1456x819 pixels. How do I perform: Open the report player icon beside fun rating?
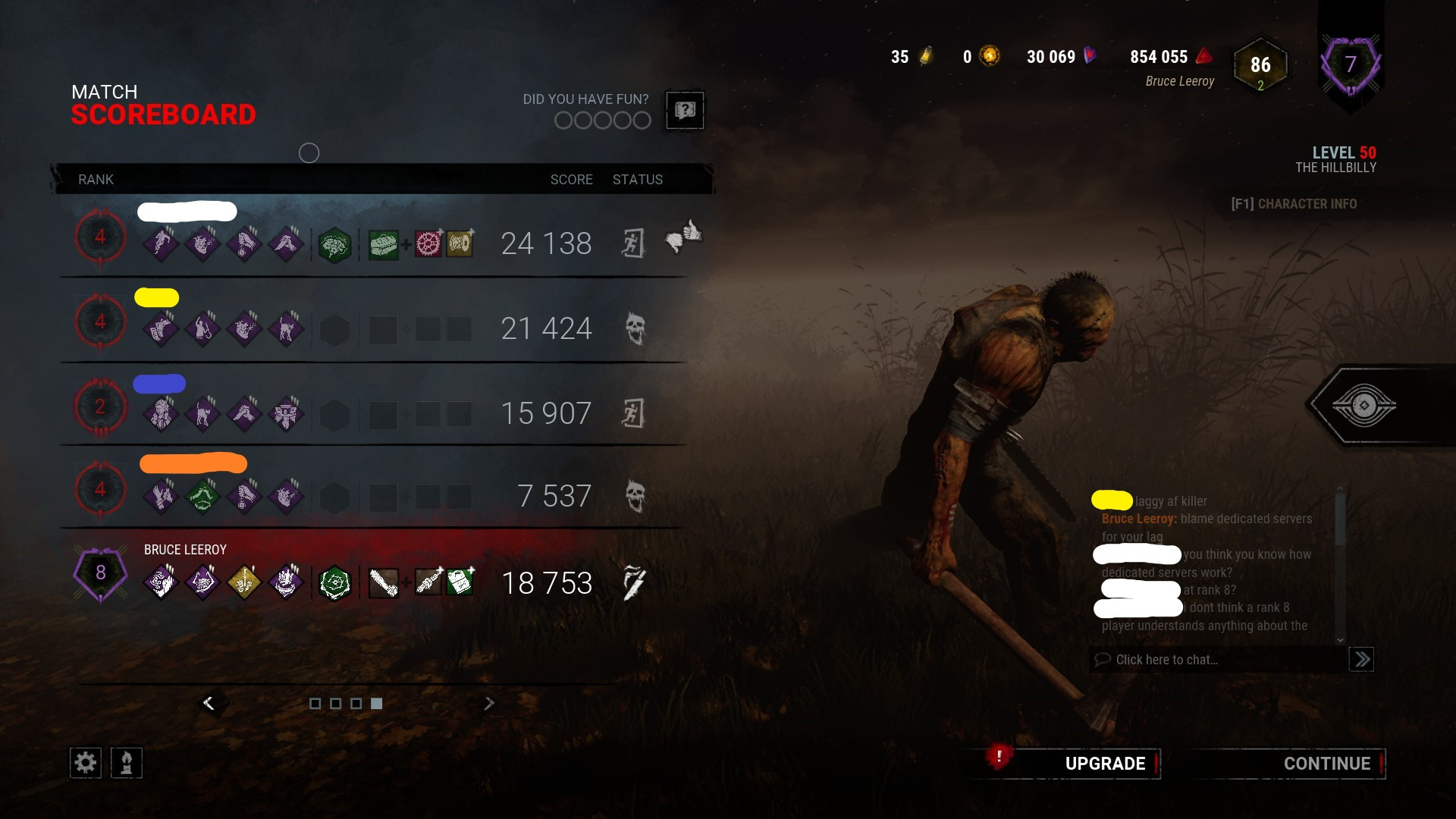(x=683, y=111)
